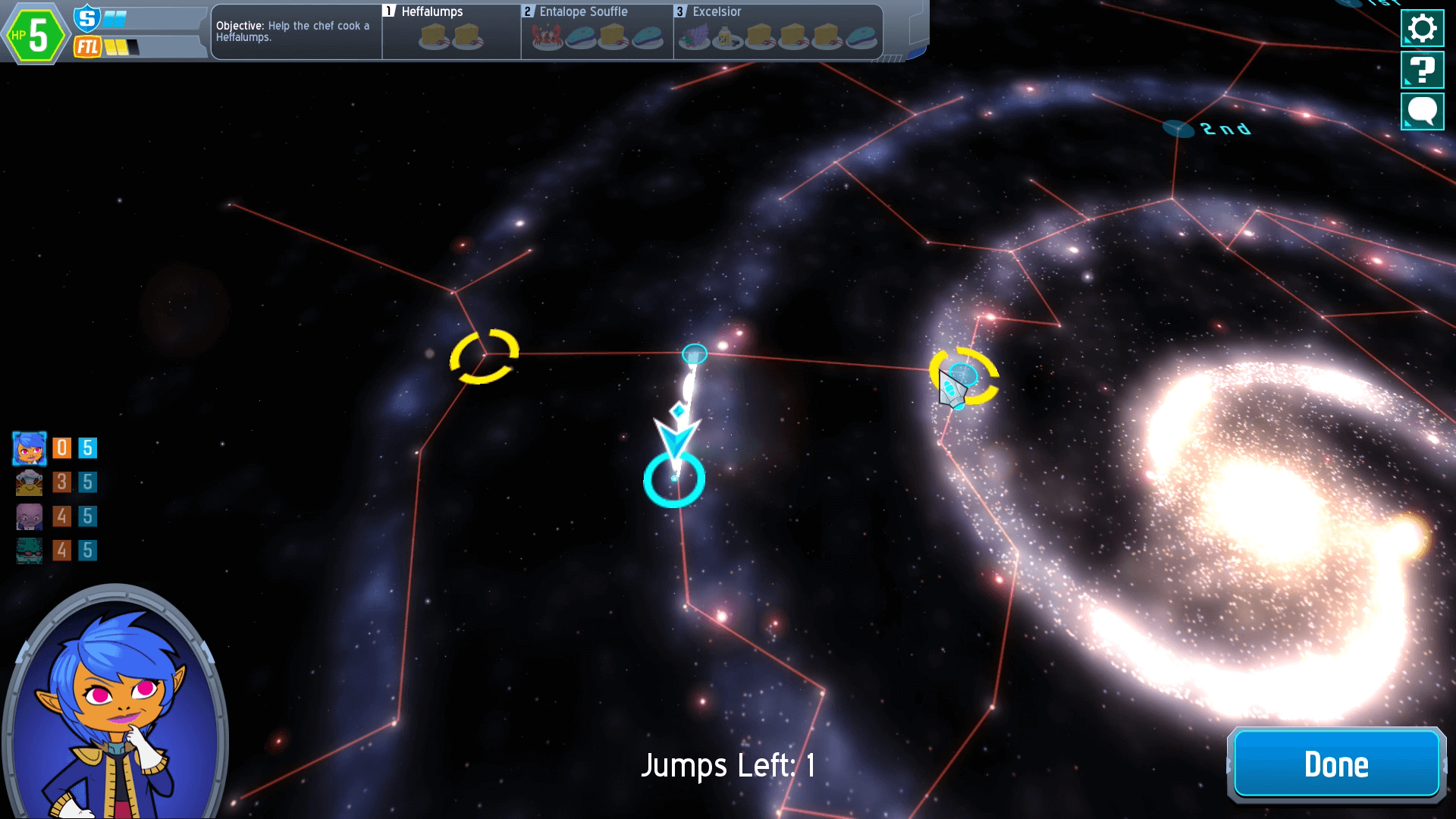Open the chat bubble icon
This screenshot has height=819, width=1456.
pyautogui.click(x=1422, y=111)
